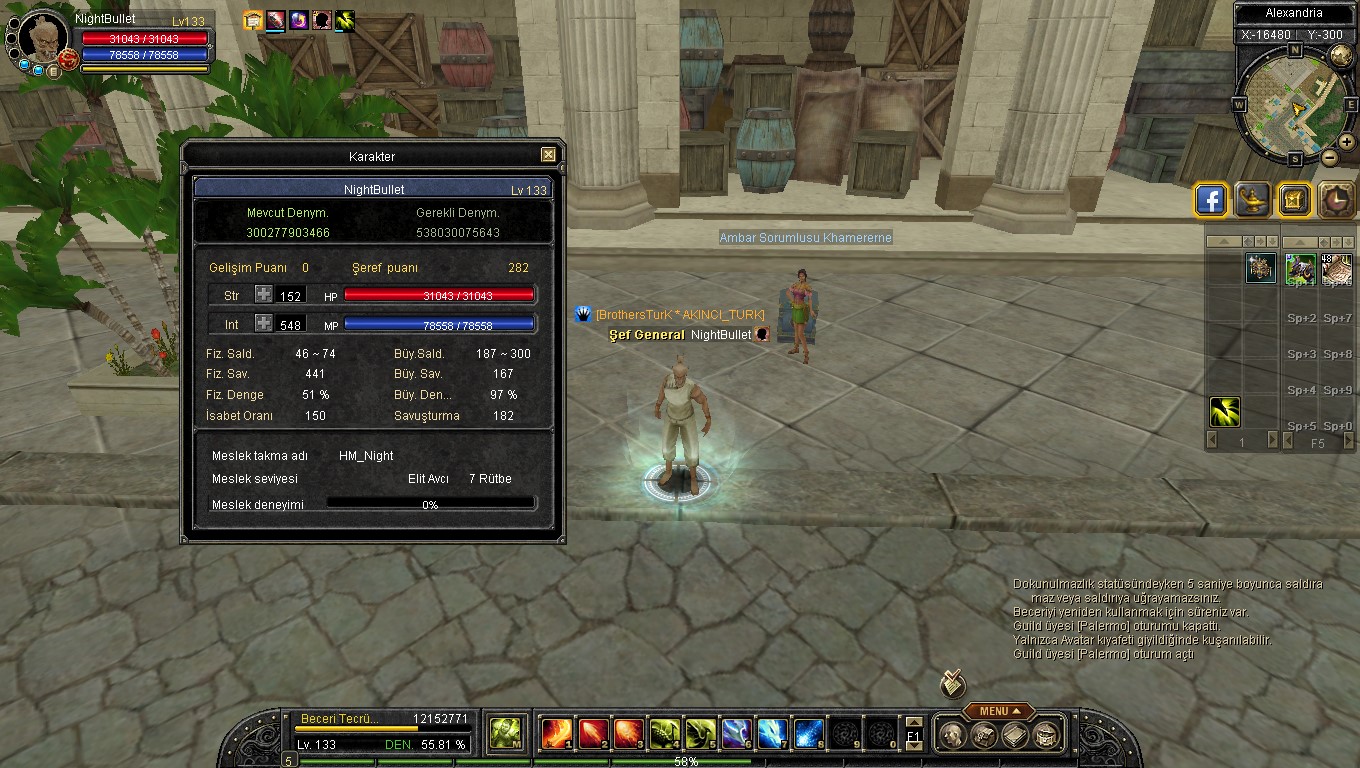Activate the green skill in slot 4
1360x768 pixels.
coord(665,734)
